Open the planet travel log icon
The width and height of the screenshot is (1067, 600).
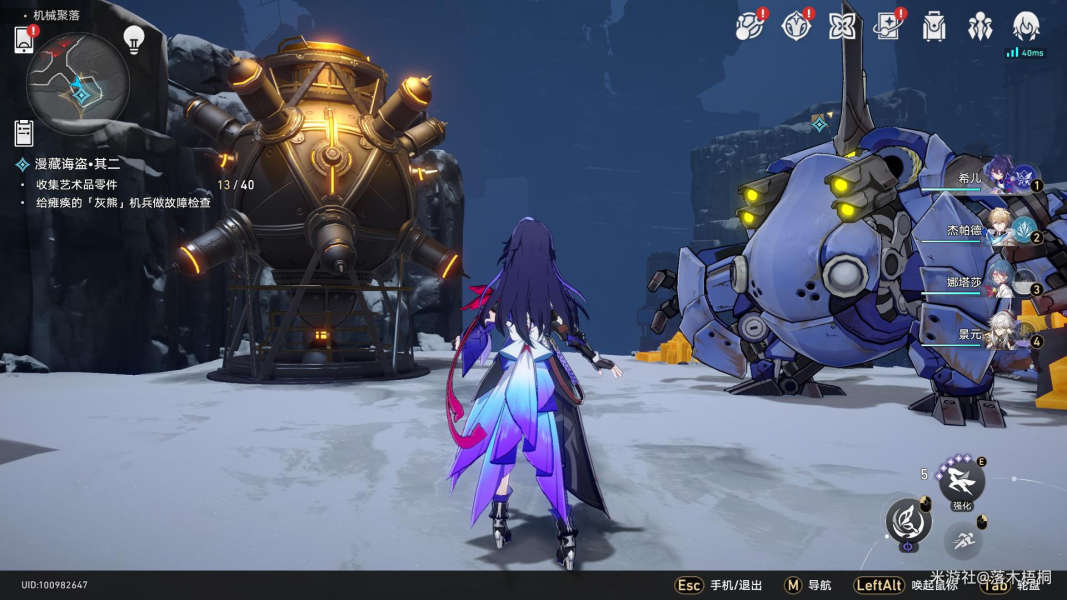[748, 27]
